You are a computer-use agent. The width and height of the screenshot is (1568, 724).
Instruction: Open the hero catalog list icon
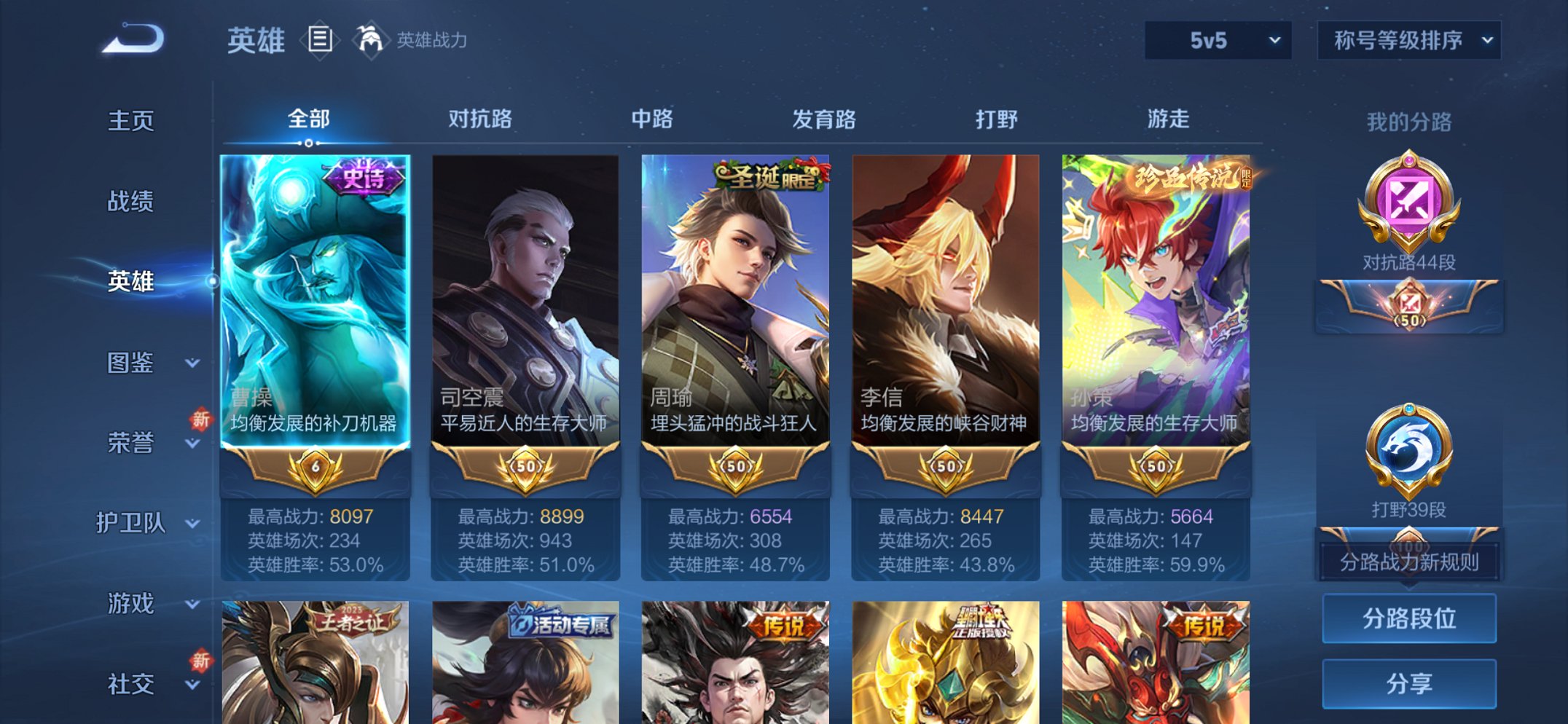tap(318, 40)
